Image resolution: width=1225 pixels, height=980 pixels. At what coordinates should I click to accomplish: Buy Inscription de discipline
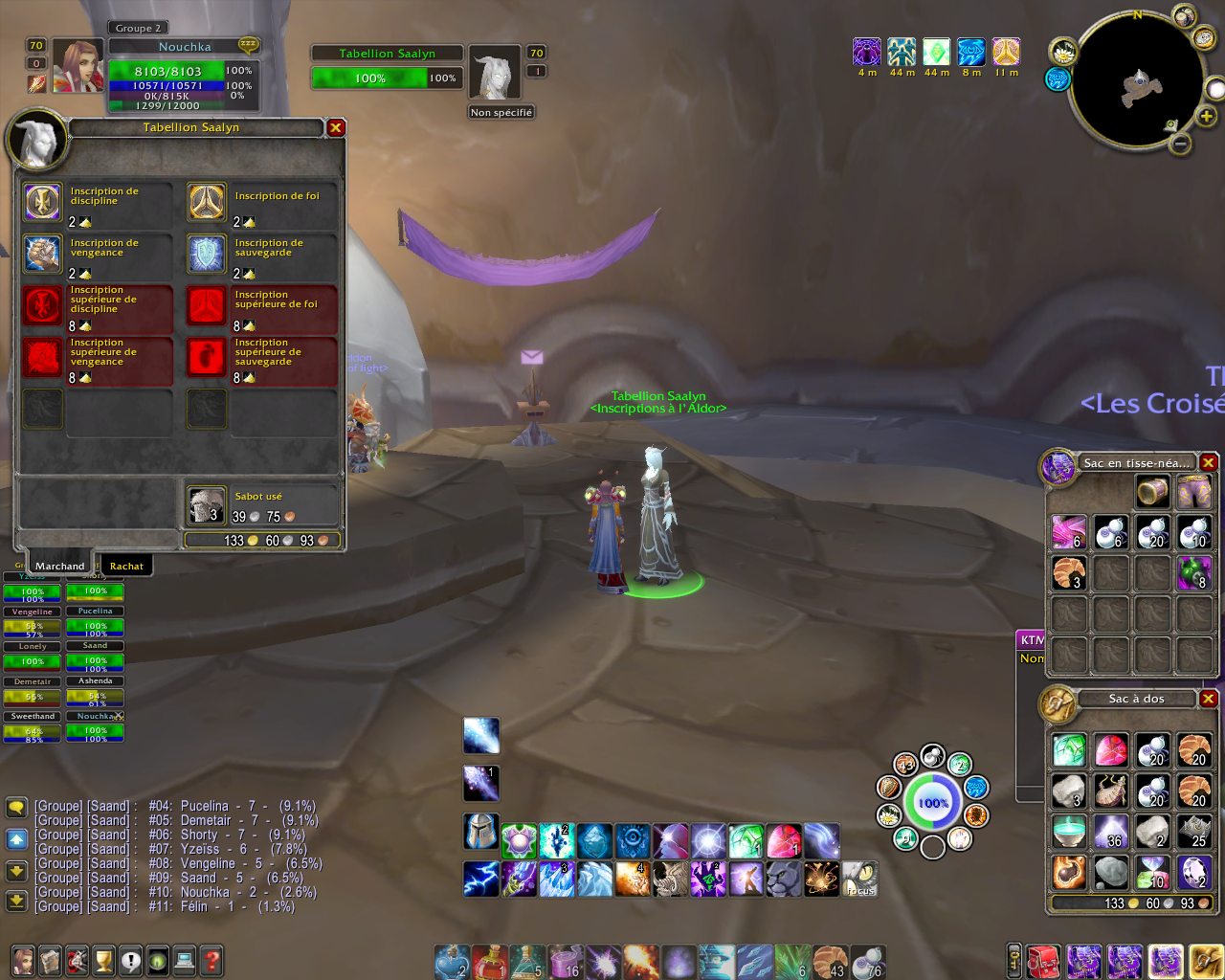click(x=42, y=202)
